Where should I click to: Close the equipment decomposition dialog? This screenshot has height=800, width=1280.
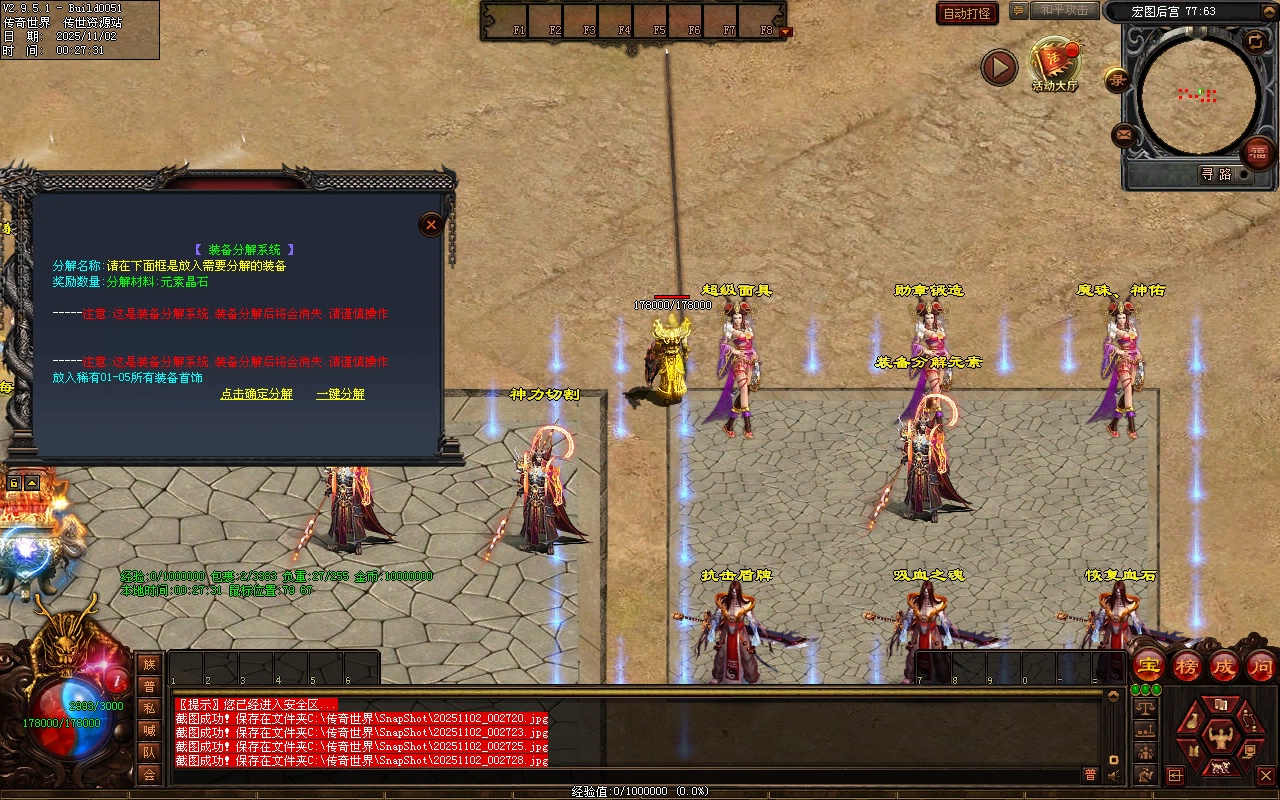(431, 225)
